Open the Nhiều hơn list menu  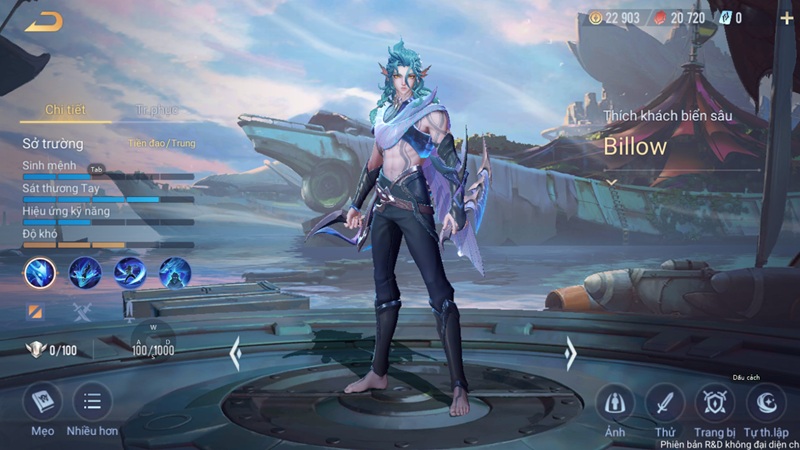click(x=92, y=402)
